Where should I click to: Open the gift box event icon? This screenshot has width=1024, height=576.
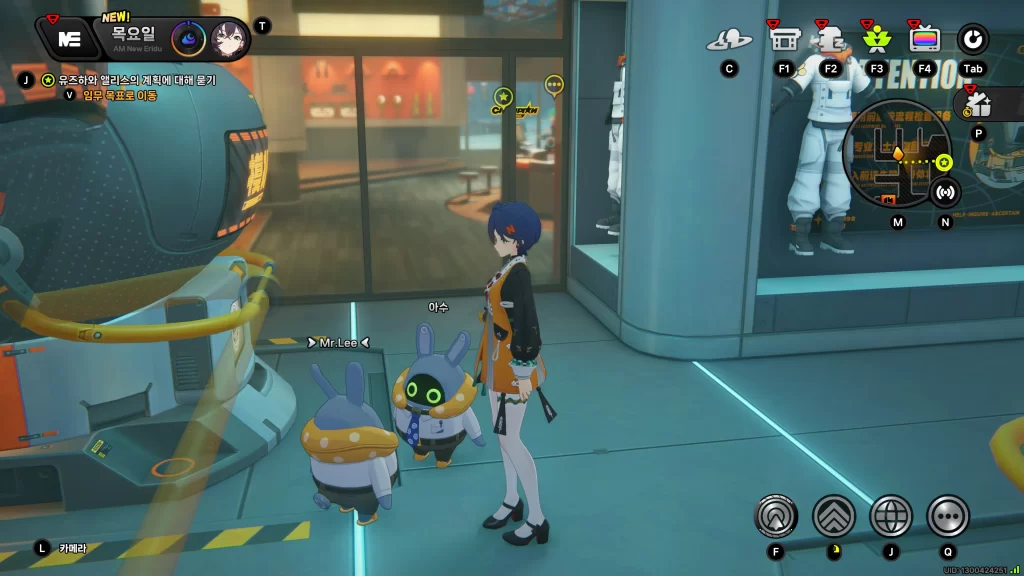[978, 104]
